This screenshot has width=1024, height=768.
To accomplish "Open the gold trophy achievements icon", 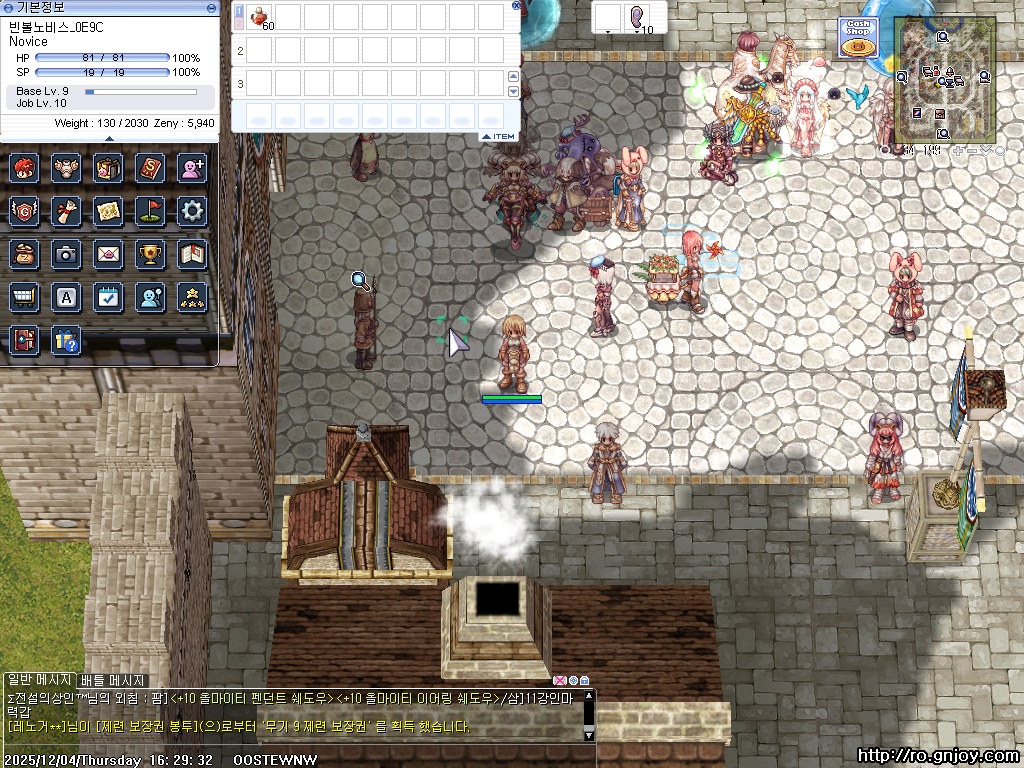I will [150, 254].
